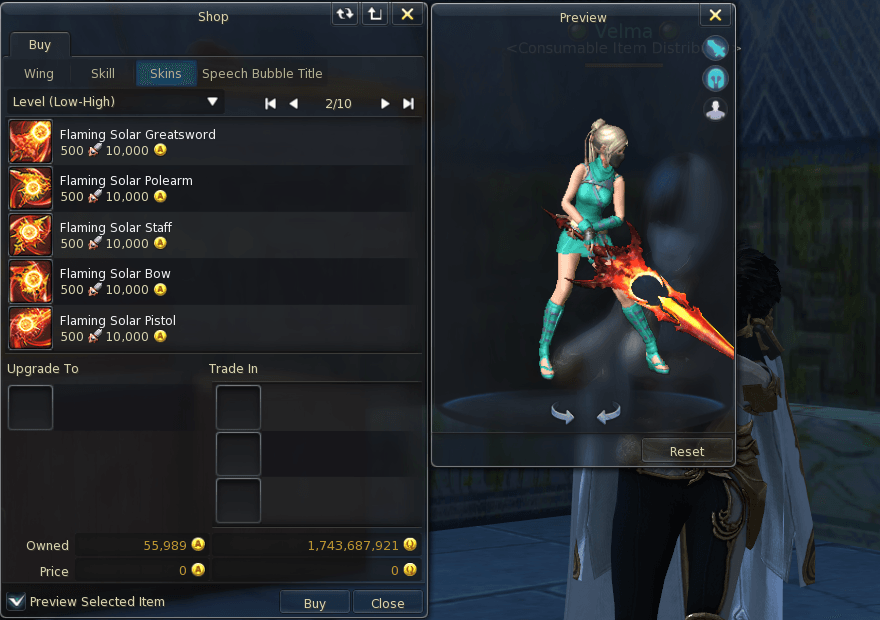
Task: Open the Skill category tab
Action: (103, 73)
